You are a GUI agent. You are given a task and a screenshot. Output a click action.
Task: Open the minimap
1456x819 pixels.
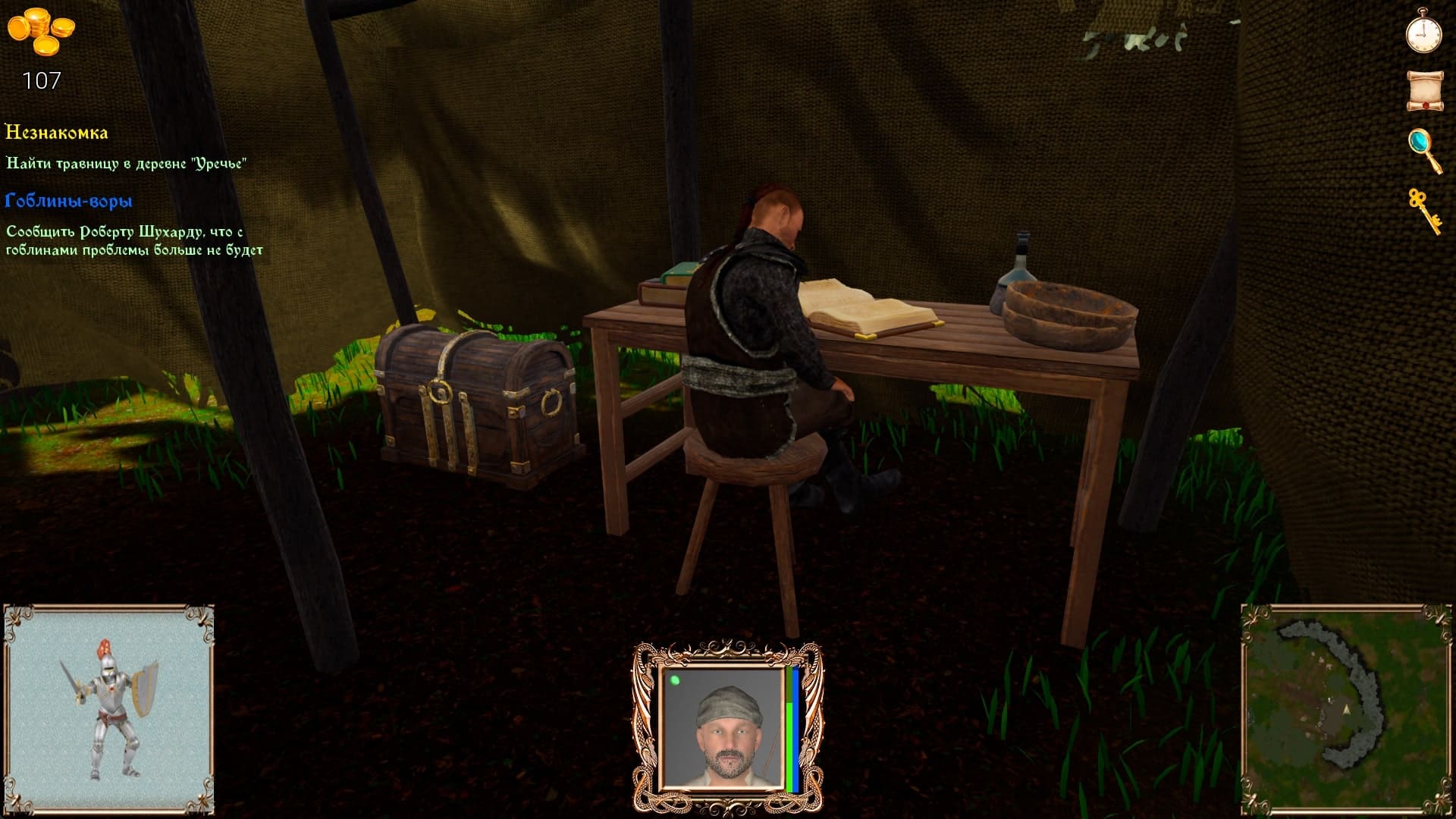click(x=1346, y=710)
